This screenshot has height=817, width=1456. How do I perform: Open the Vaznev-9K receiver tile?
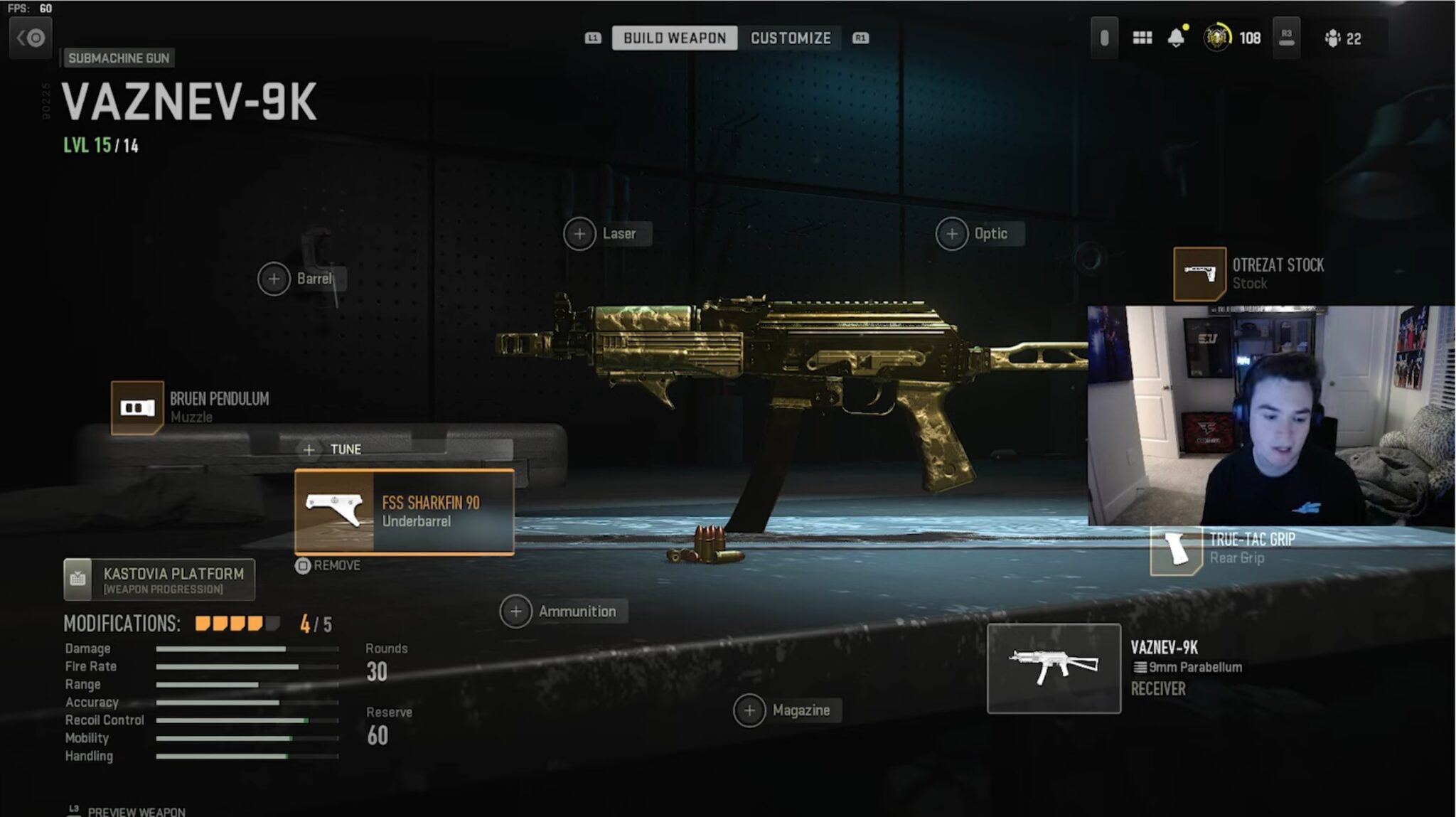[1054, 668]
